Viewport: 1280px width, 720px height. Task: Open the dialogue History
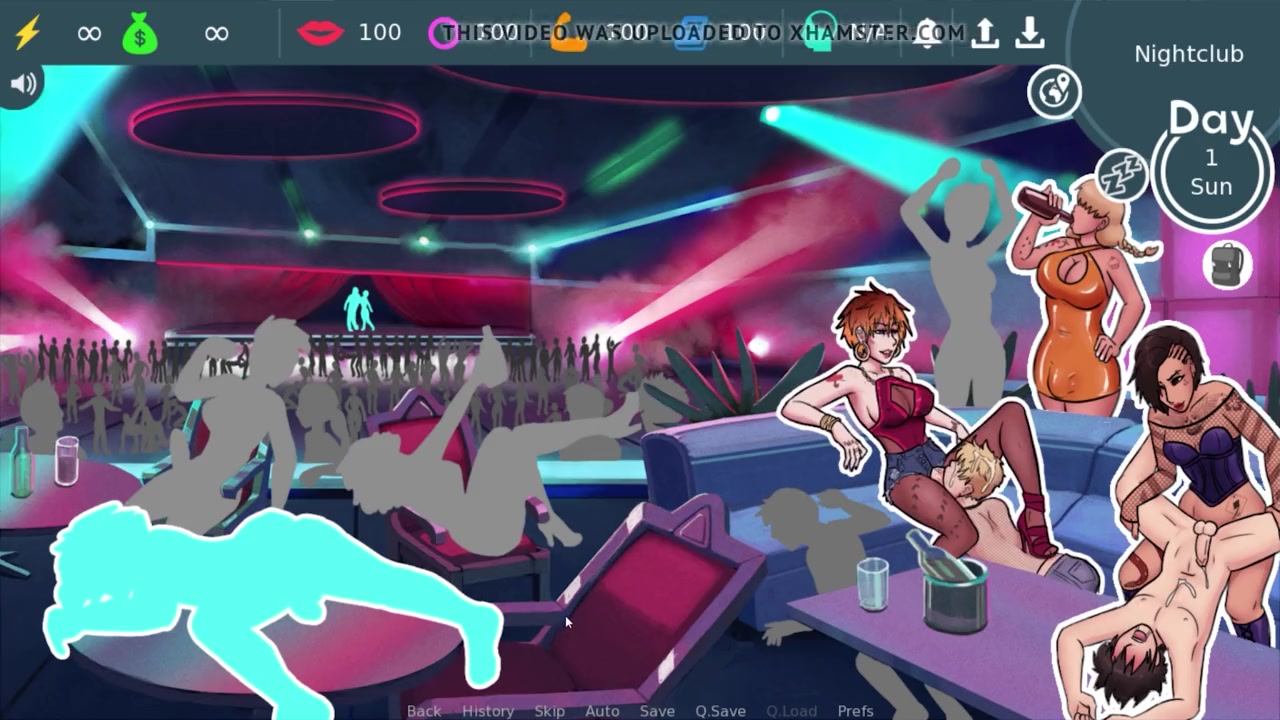(x=488, y=710)
